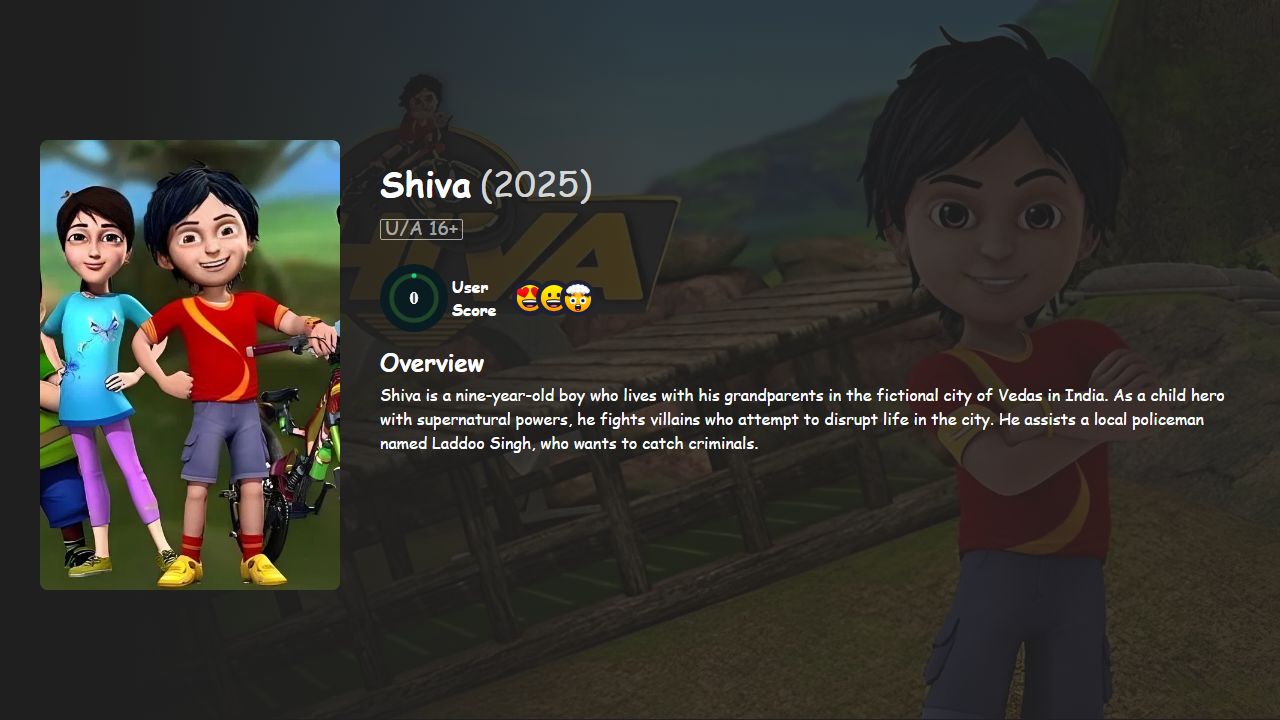Click the User Score label

click(x=472, y=297)
